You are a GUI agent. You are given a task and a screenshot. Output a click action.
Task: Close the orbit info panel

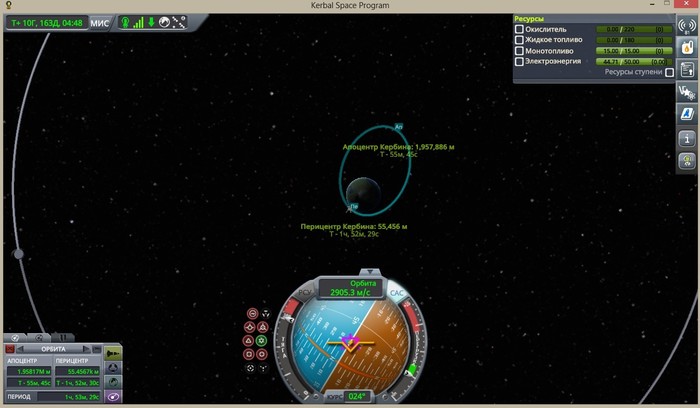(x=11, y=349)
